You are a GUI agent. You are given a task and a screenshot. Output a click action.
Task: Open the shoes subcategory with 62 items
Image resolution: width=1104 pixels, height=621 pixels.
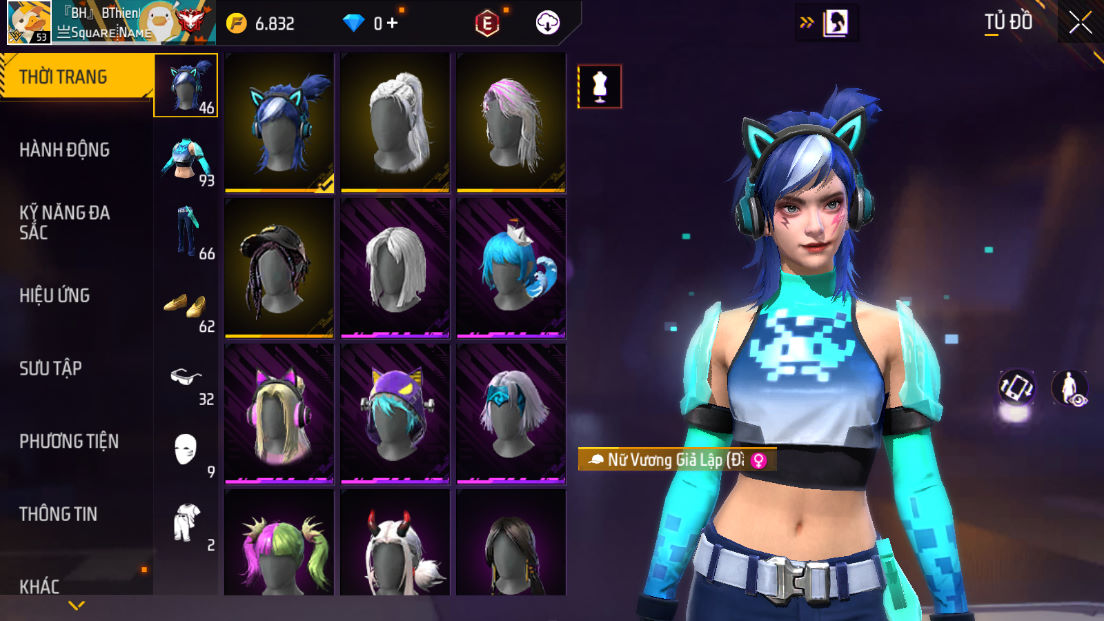[185, 305]
